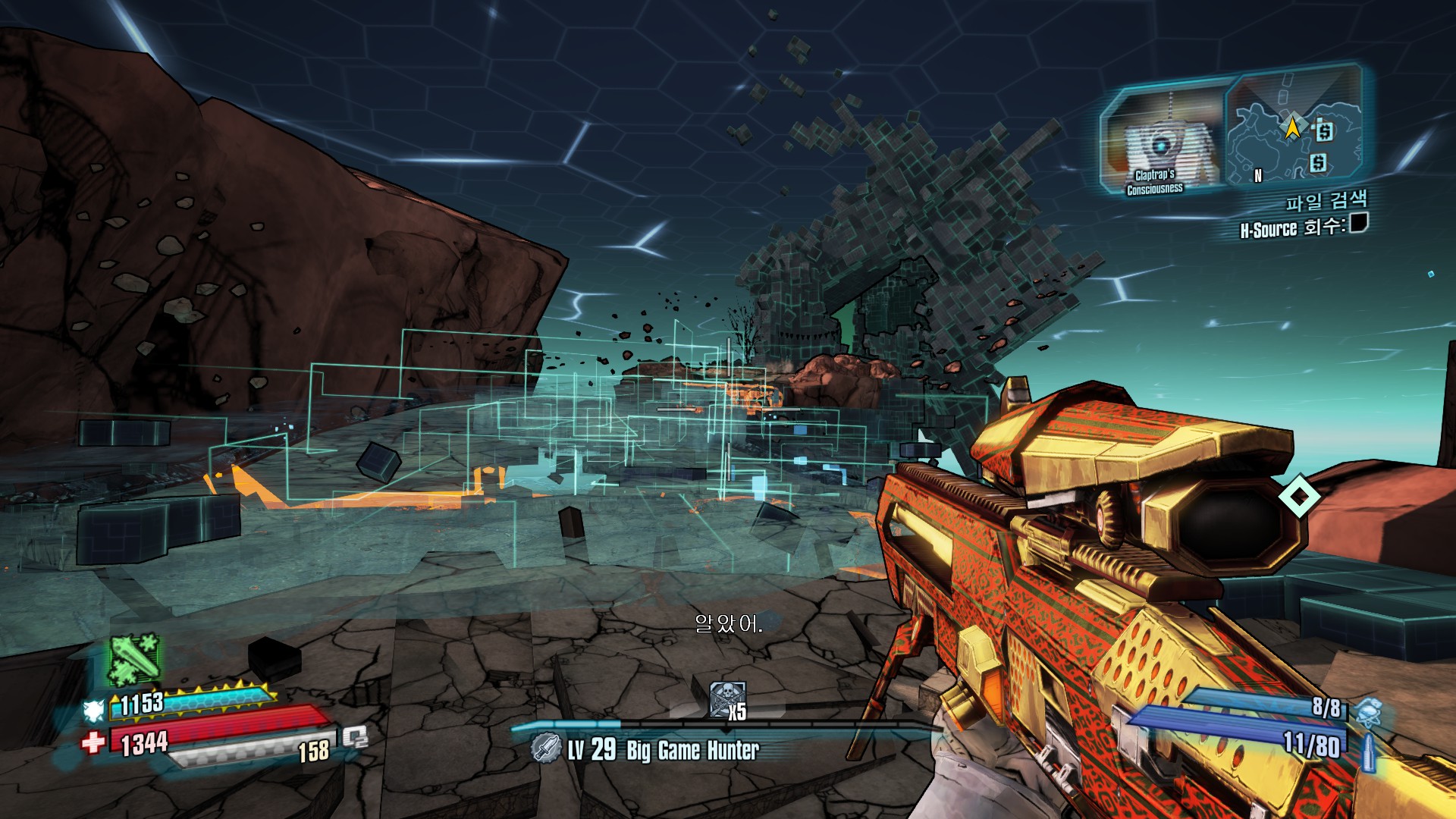Click the Big Game Hunter challenge badge
The width and height of the screenshot is (1456, 819).
[545, 748]
